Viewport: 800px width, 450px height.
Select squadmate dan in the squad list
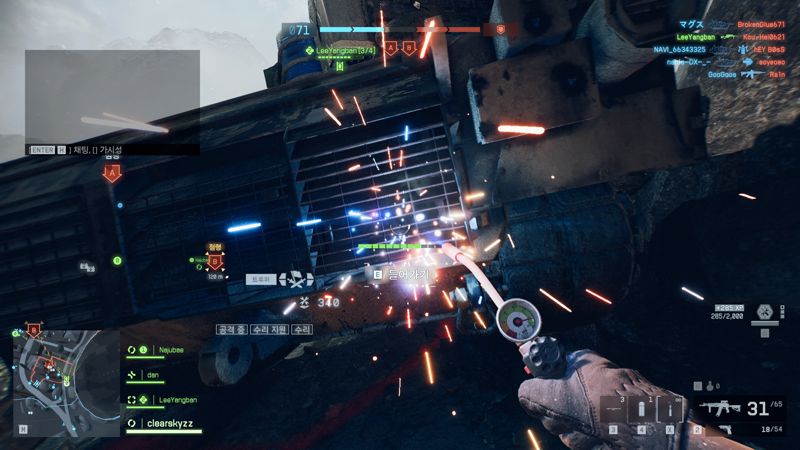pos(153,375)
